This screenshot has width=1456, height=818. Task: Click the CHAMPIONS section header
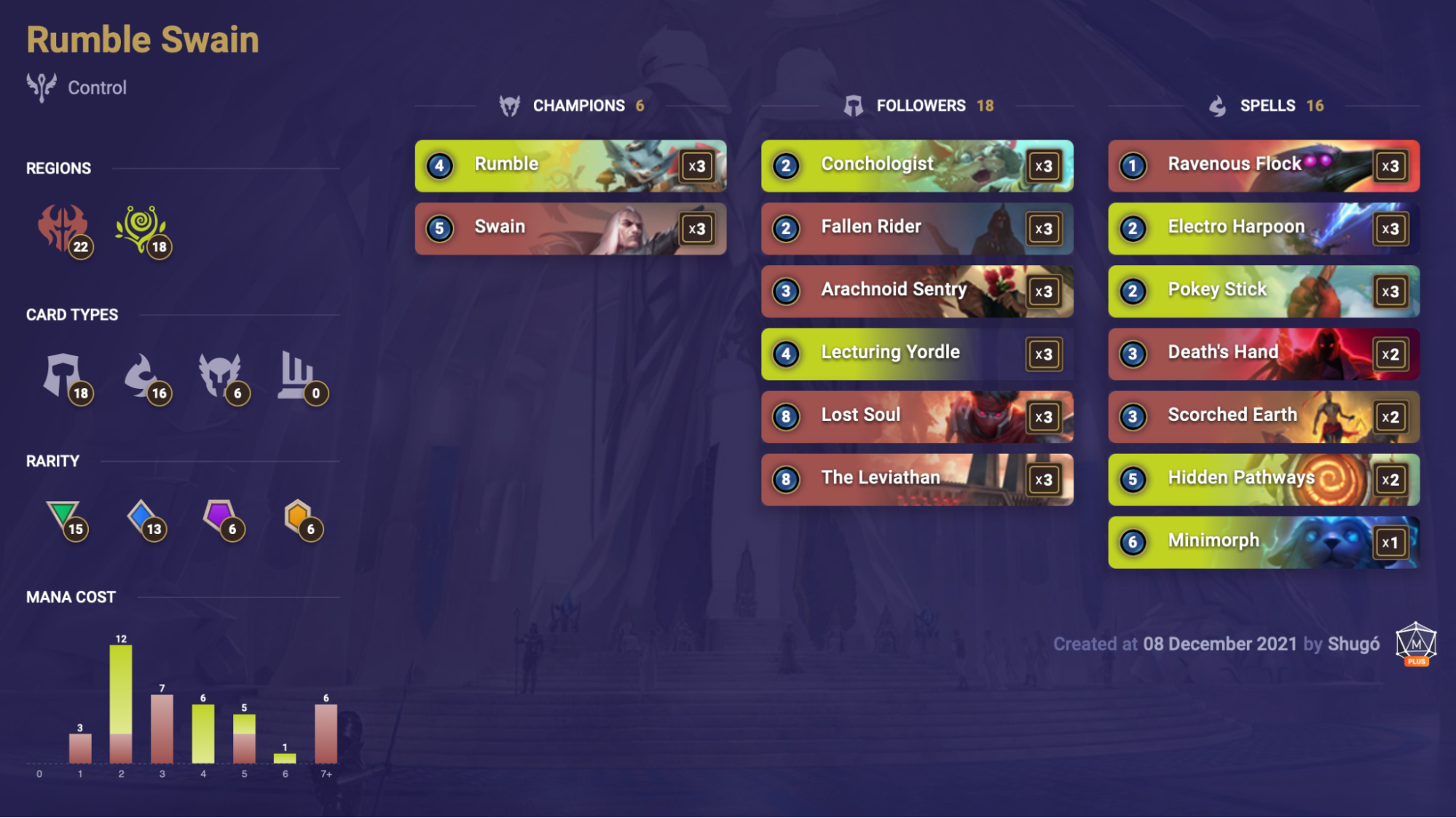[x=579, y=105]
